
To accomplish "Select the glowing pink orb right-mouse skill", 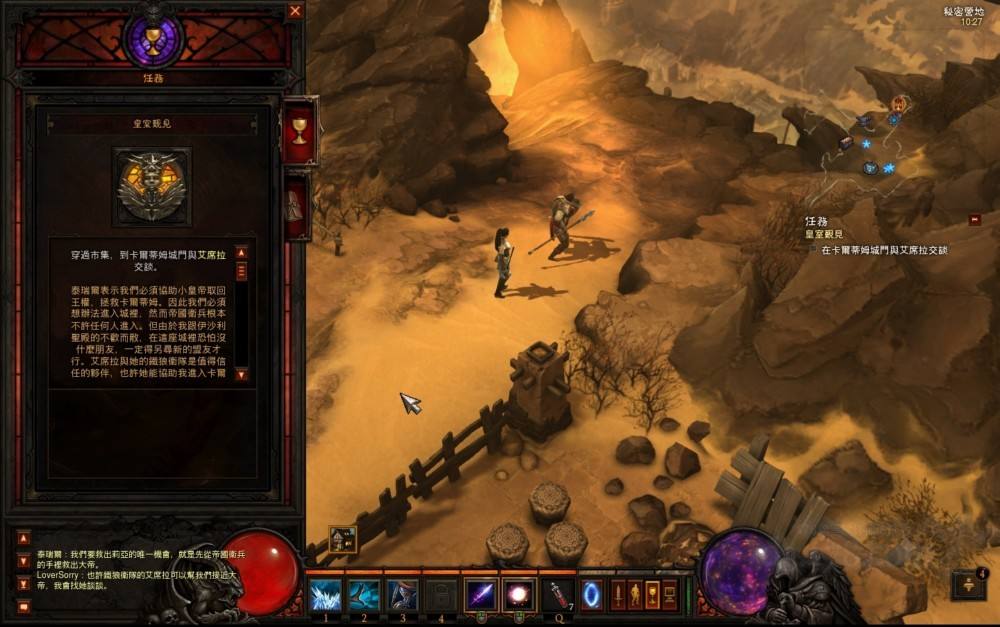I will 519,595.
